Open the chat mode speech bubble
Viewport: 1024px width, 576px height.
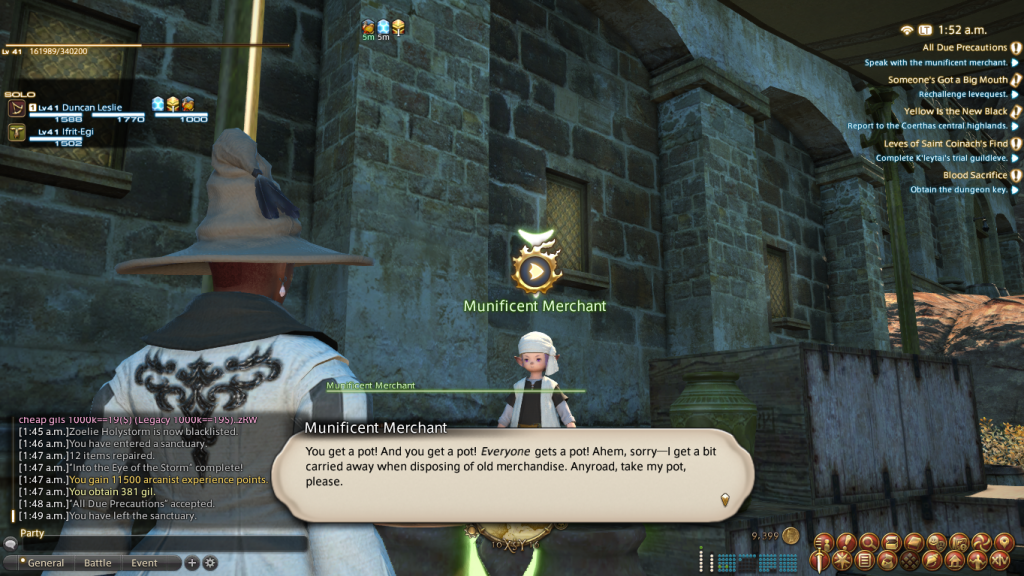point(10,544)
